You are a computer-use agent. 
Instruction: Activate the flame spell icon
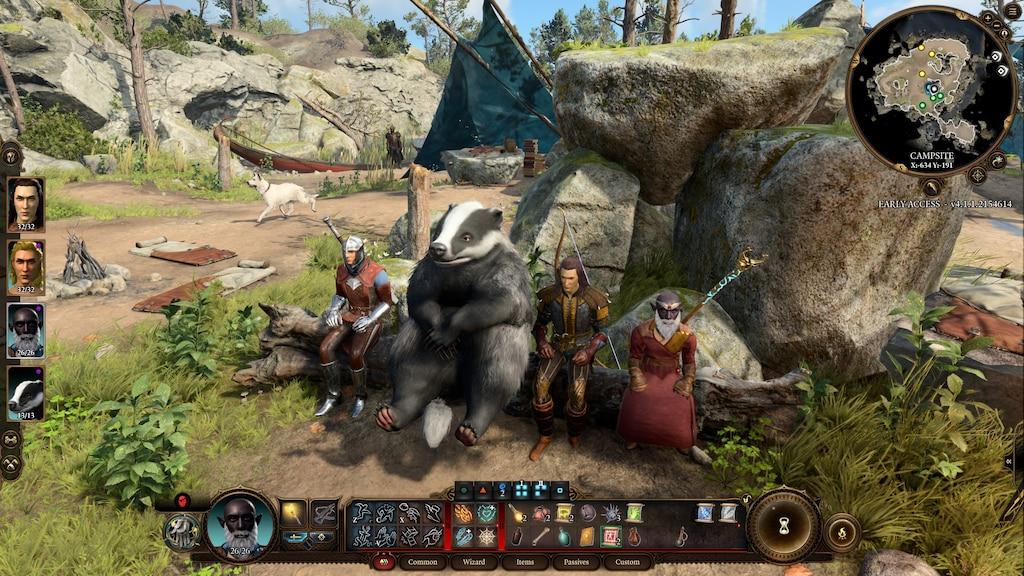463,514
